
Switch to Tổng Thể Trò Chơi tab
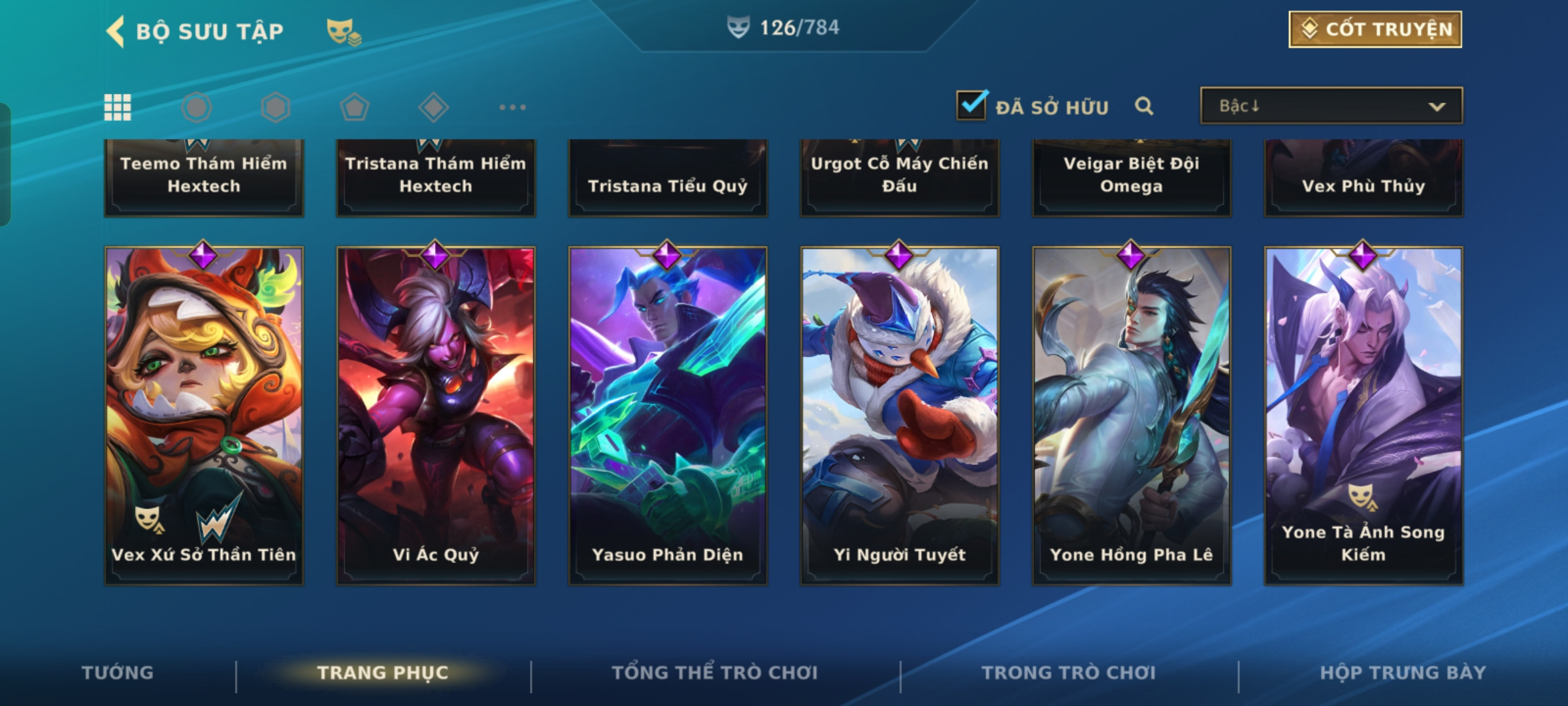715,673
